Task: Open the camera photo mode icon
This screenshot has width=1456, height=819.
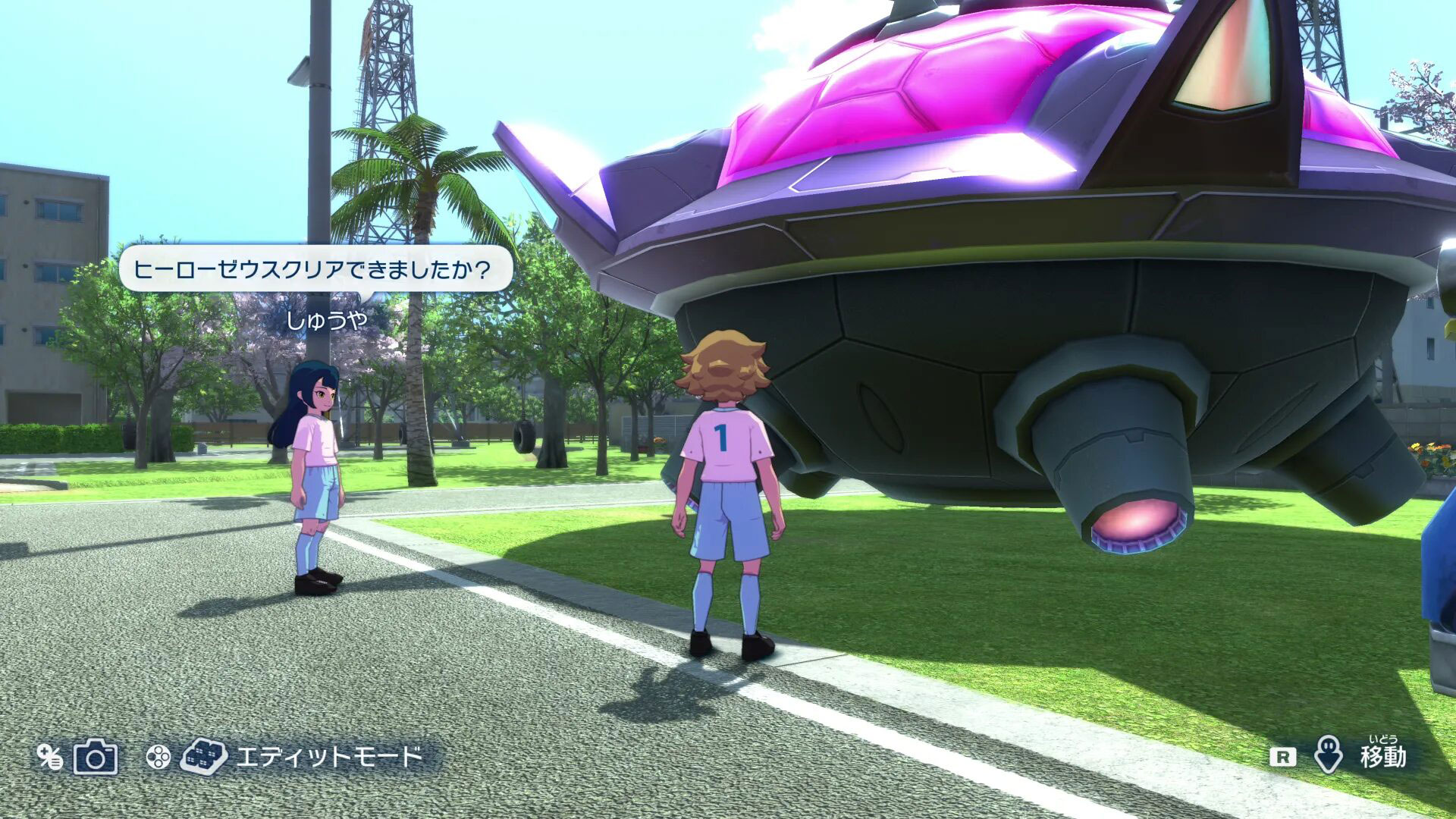Action: [x=96, y=757]
